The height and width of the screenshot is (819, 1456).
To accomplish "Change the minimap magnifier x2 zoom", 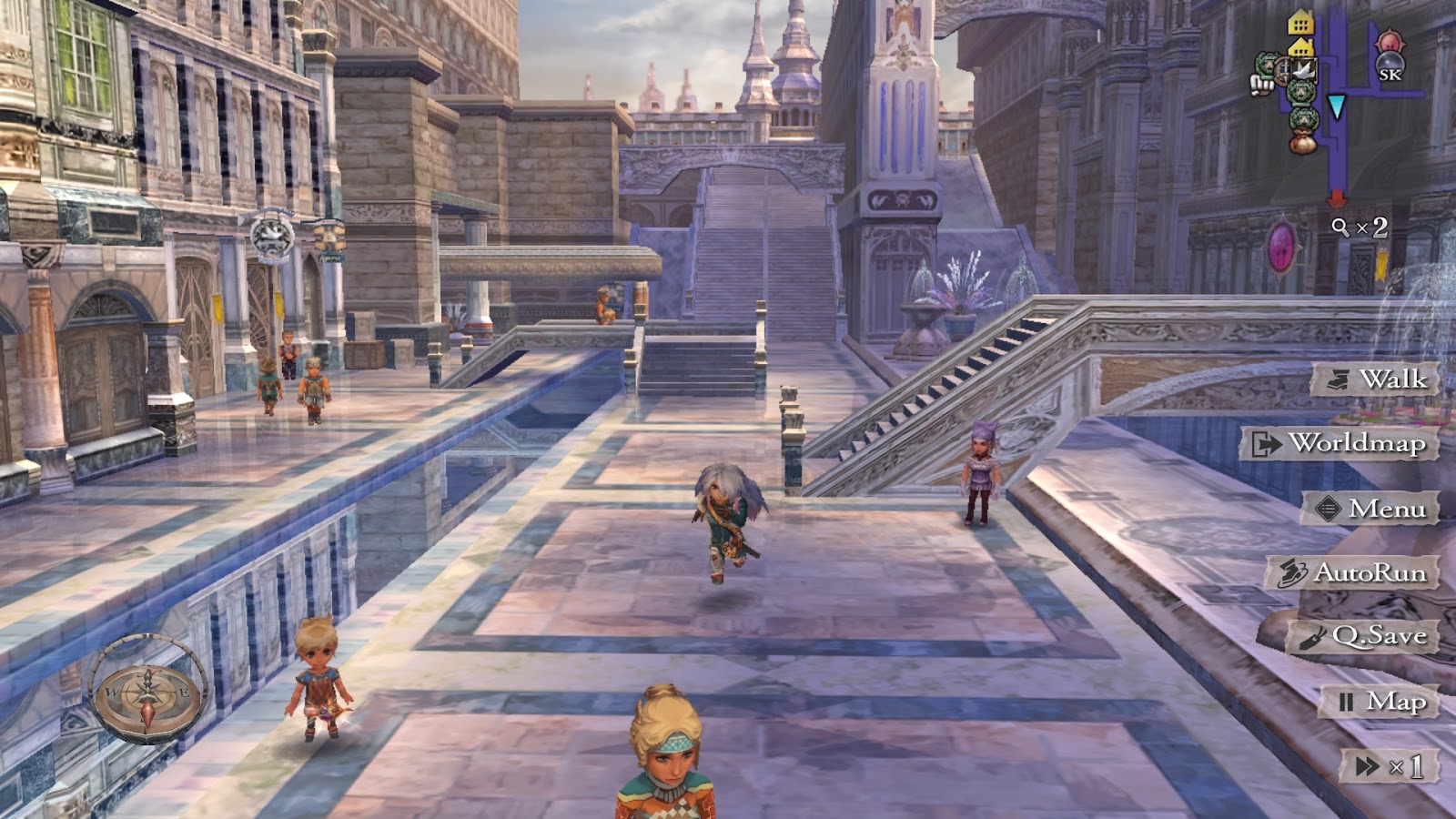I will click(1360, 227).
